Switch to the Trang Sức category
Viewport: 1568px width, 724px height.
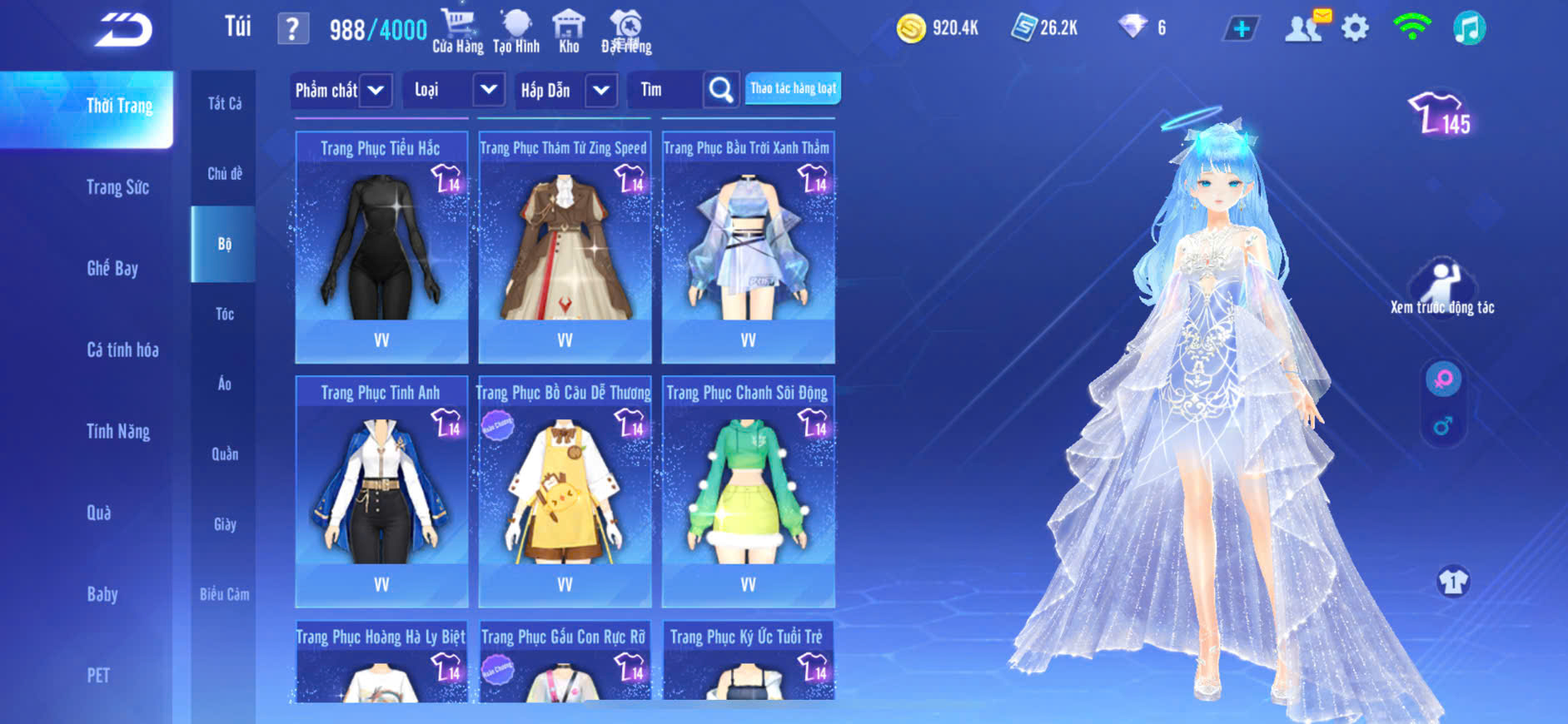click(117, 187)
